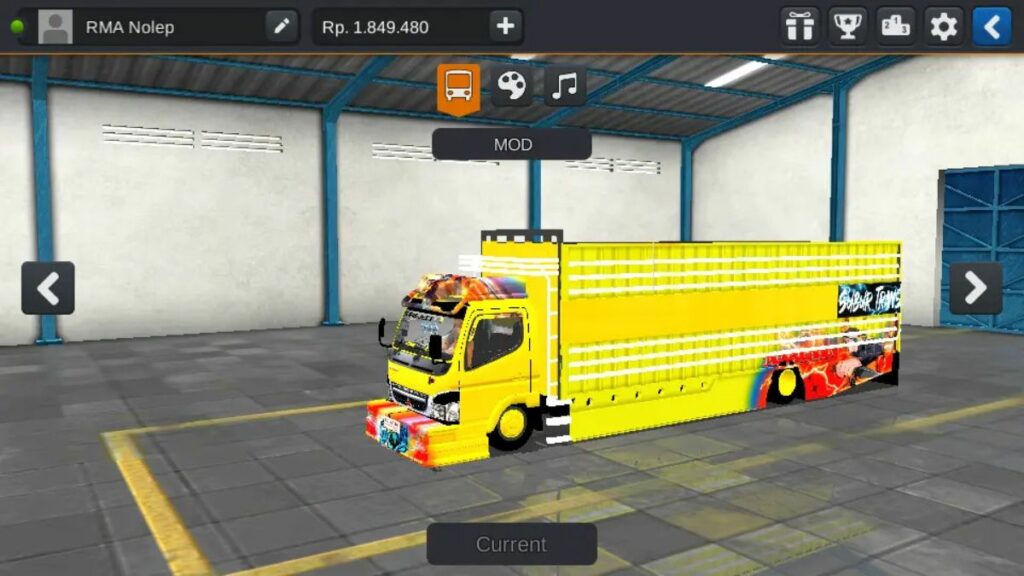Click the Current button
This screenshot has width=1024, height=576.
point(512,544)
